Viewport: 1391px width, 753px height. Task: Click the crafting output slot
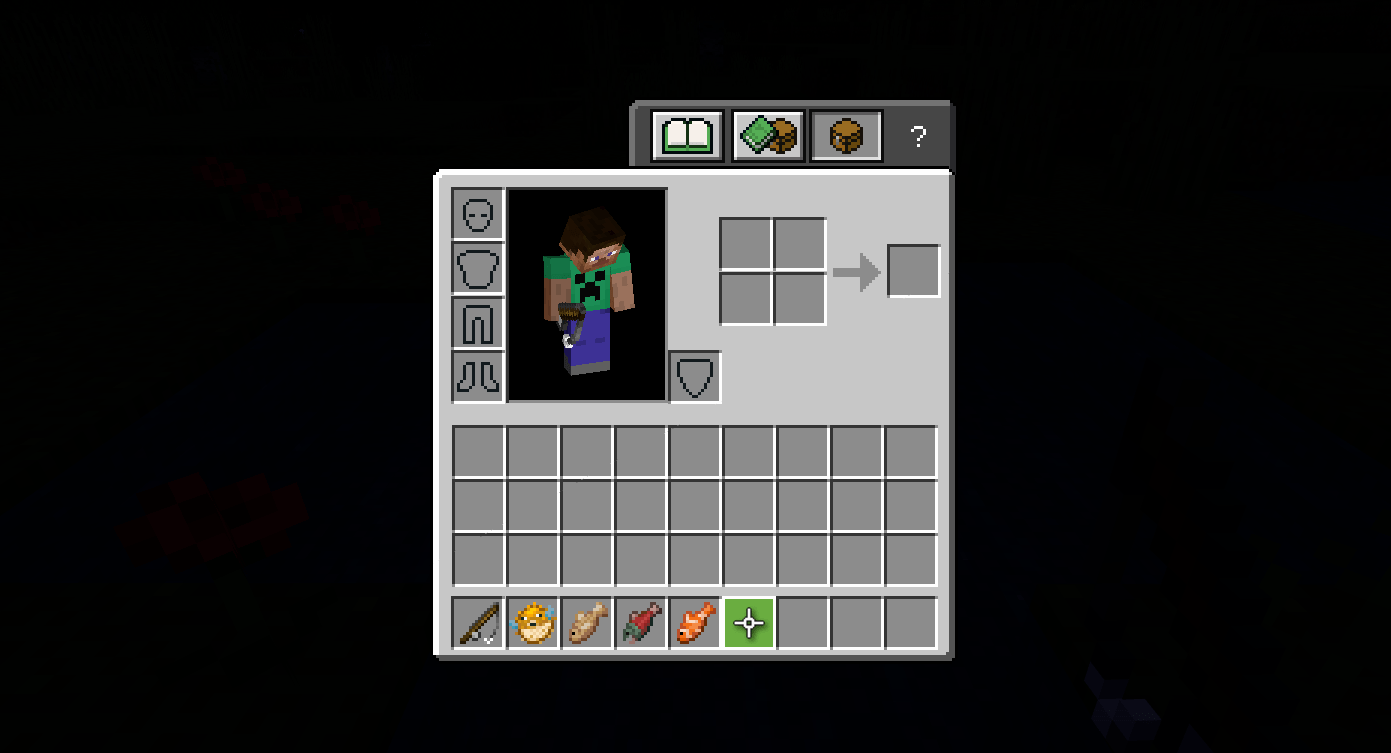pos(913,269)
